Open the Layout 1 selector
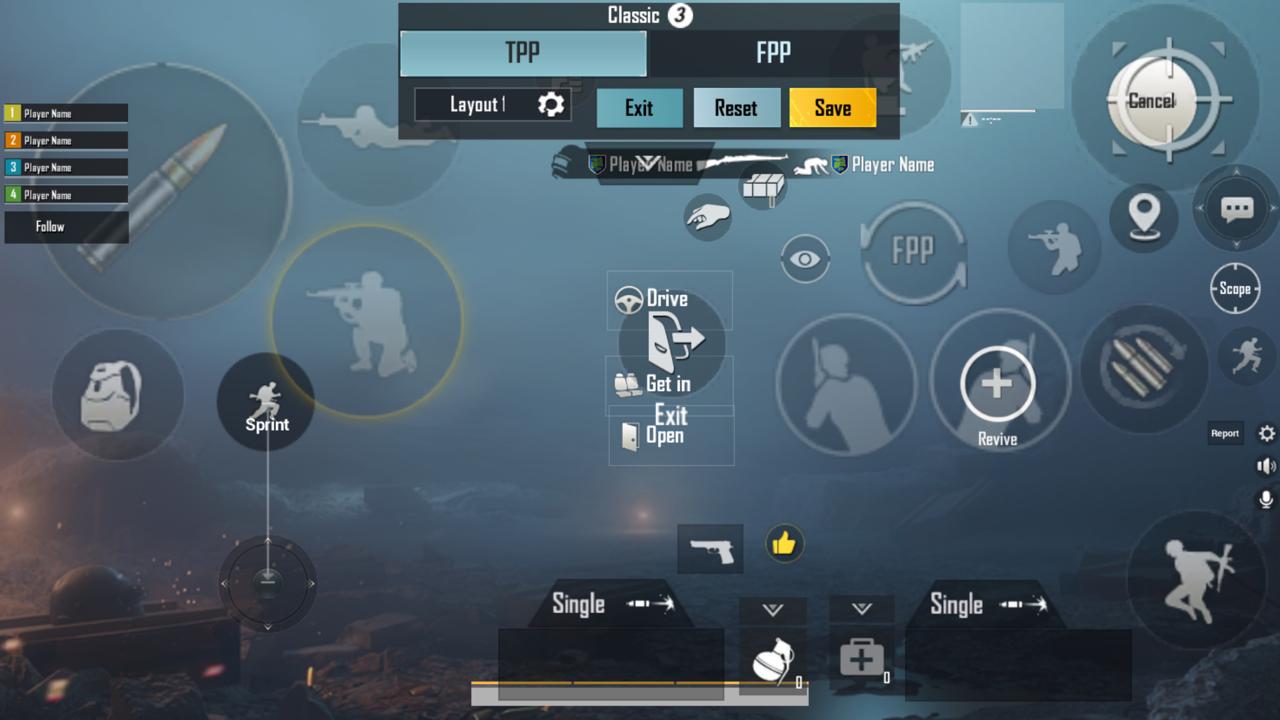The width and height of the screenshot is (1280, 720). pos(492,105)
